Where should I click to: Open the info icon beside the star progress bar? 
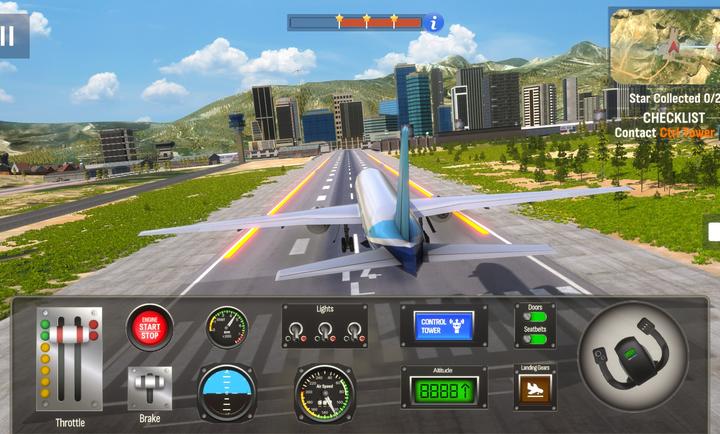pos(433,21)
